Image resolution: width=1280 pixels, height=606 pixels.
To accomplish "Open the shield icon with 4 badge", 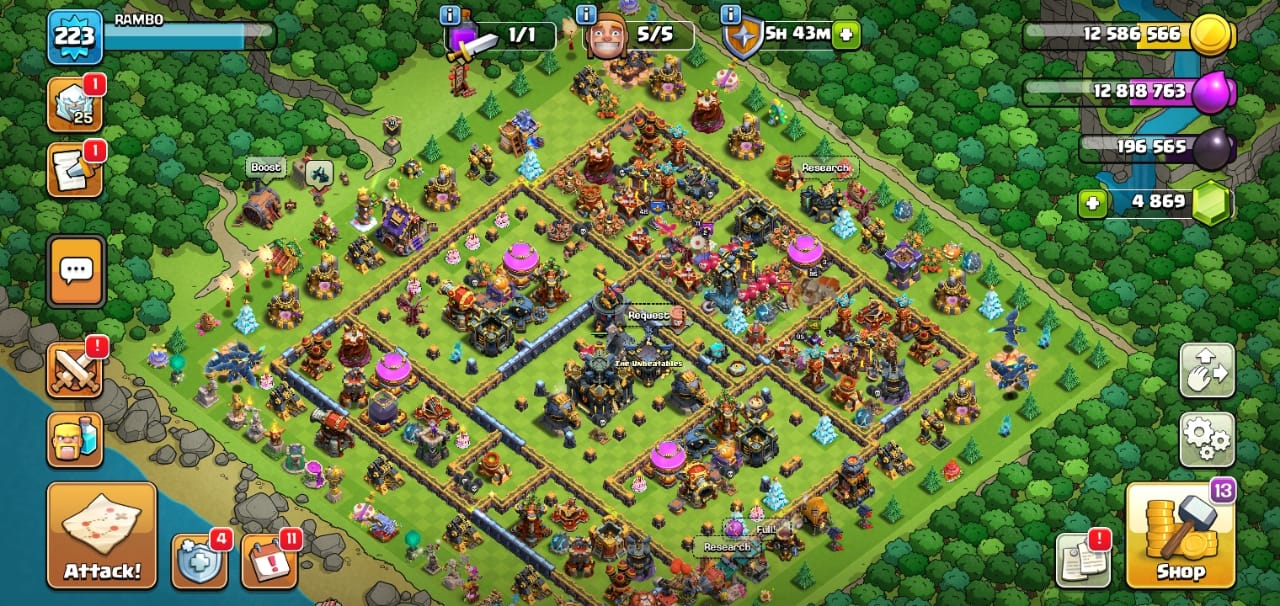I will coord(198,561).
